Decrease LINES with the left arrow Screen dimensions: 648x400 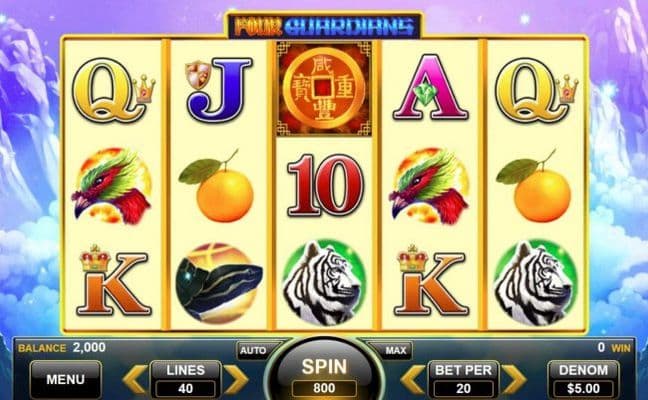tap(135, 379)
